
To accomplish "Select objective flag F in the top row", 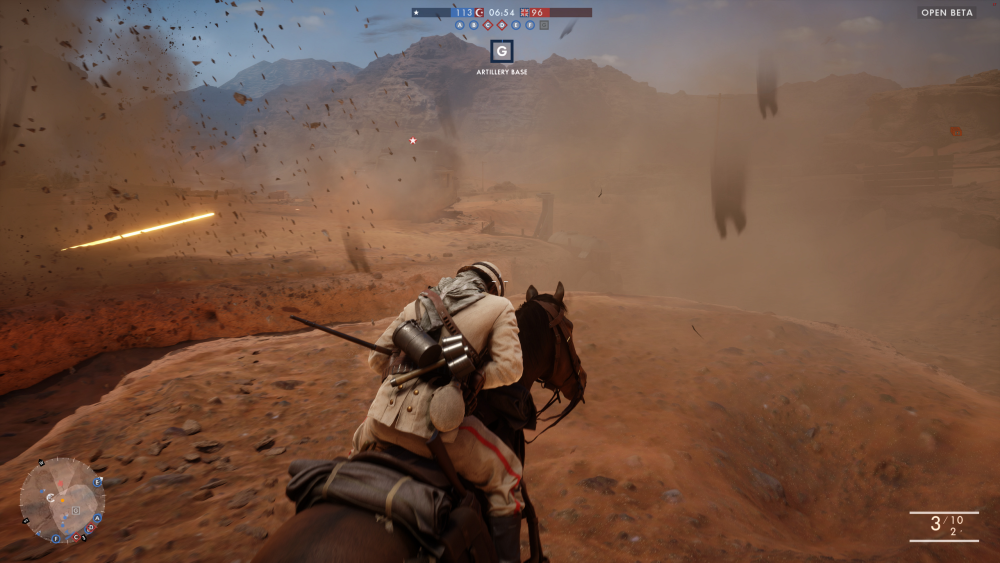I will (x=530, y=25).
